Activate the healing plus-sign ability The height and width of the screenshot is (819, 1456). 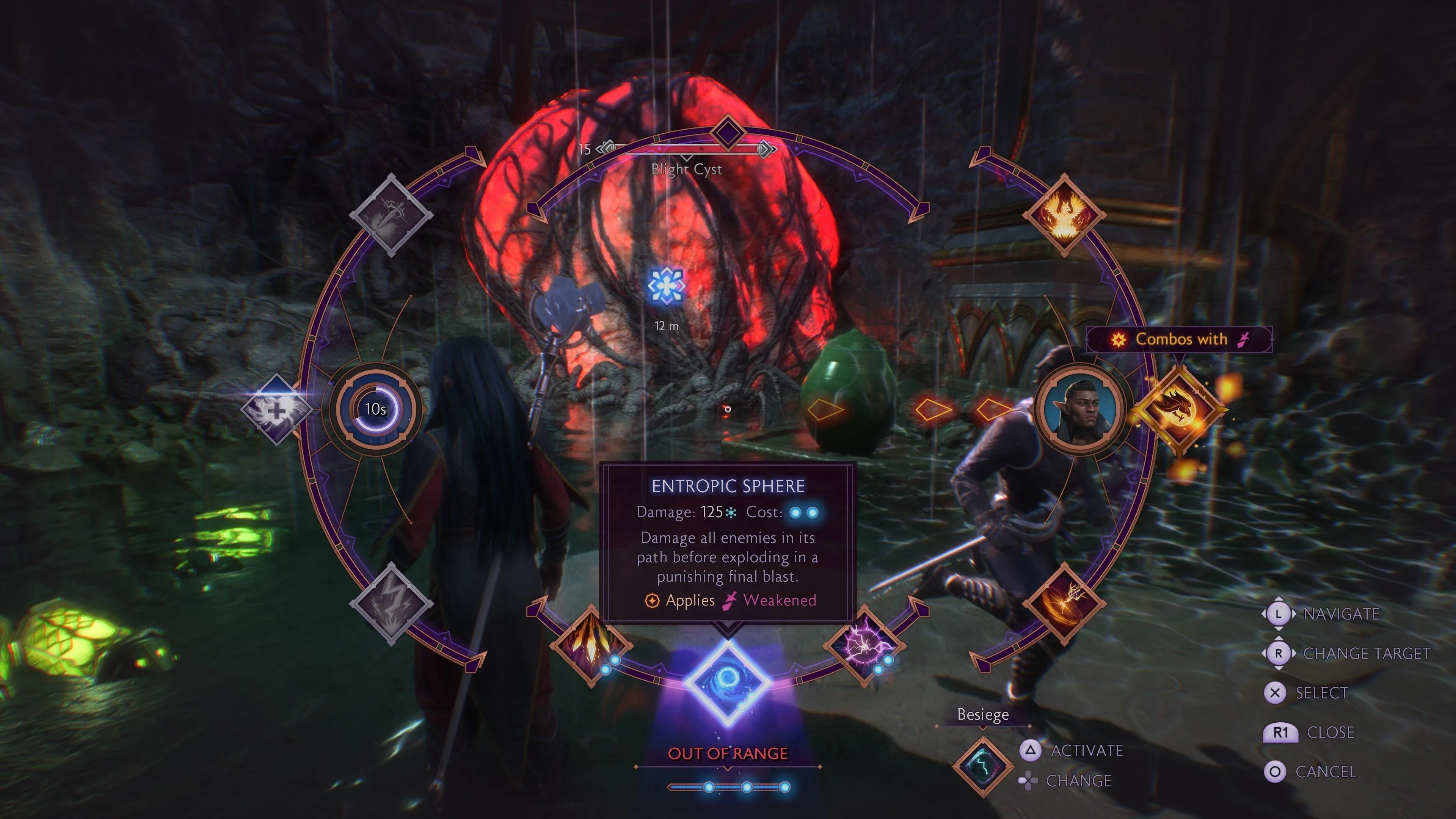coord(276,409)
